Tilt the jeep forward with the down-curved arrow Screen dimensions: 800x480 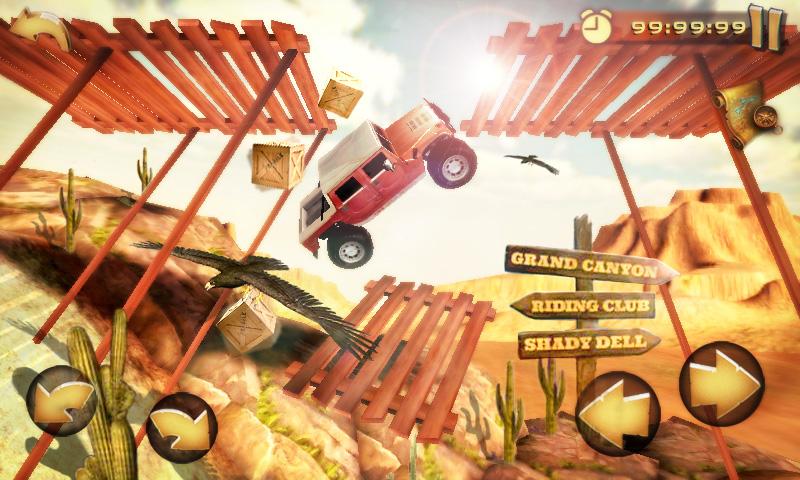[182, 428]
